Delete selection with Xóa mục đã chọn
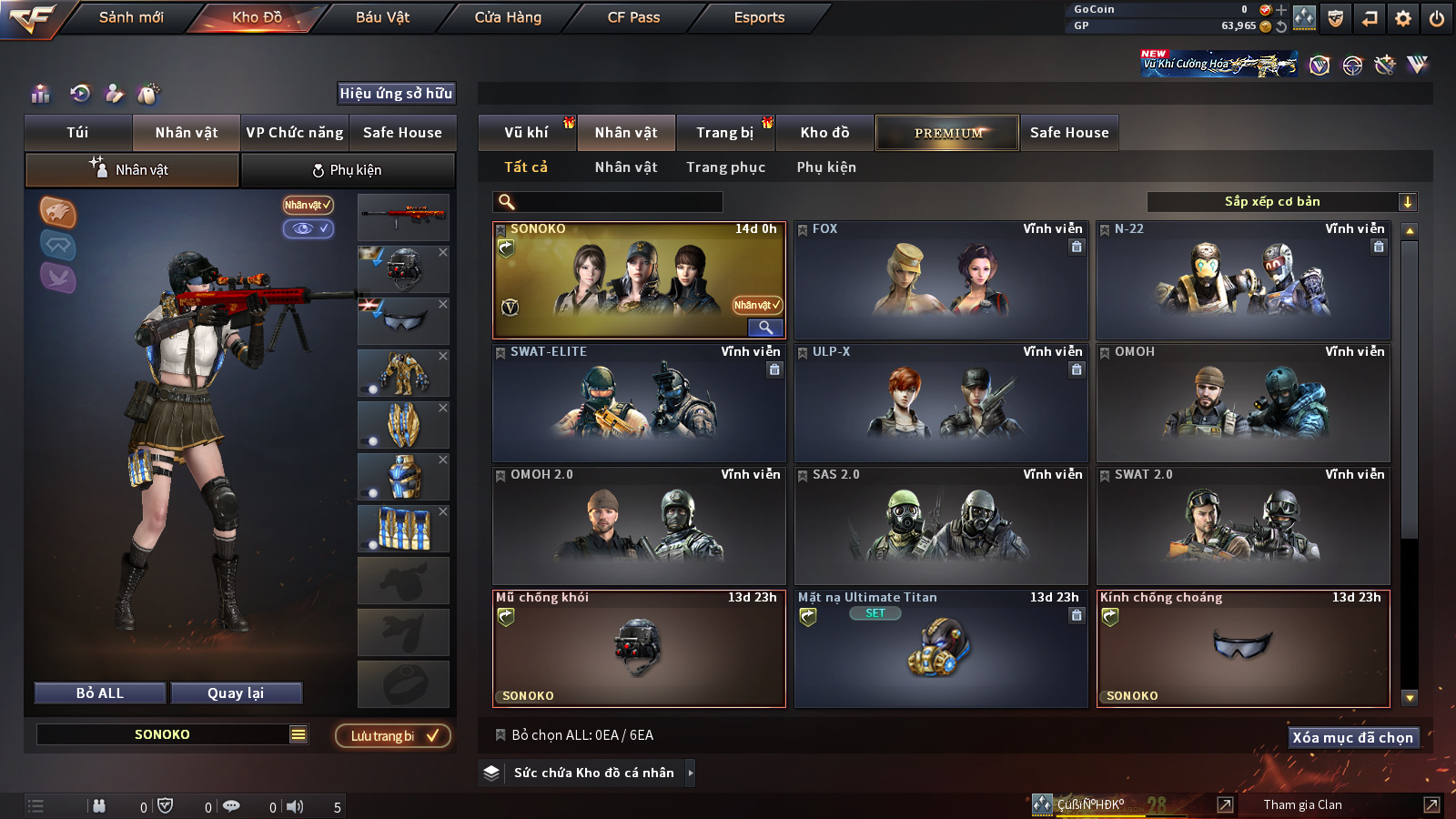This screenshot has width=1456, height=819. coord(1352,738)
